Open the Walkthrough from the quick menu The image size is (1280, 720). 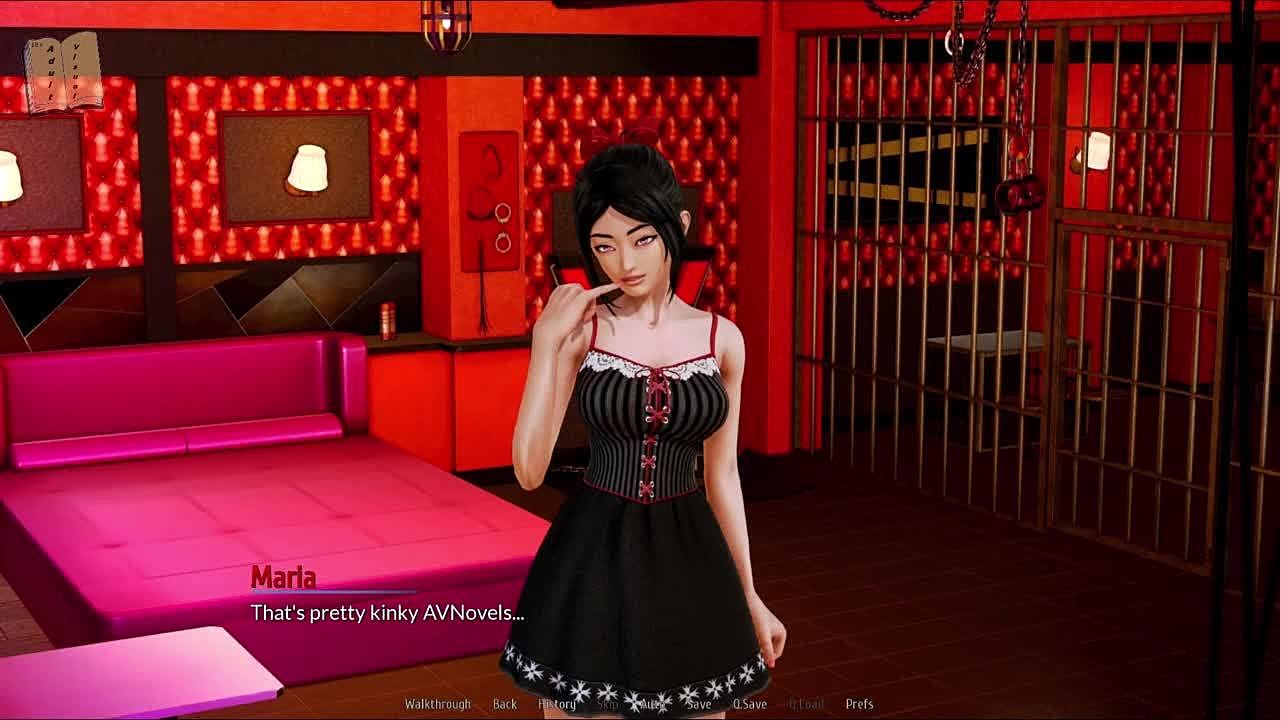point(437,704)
